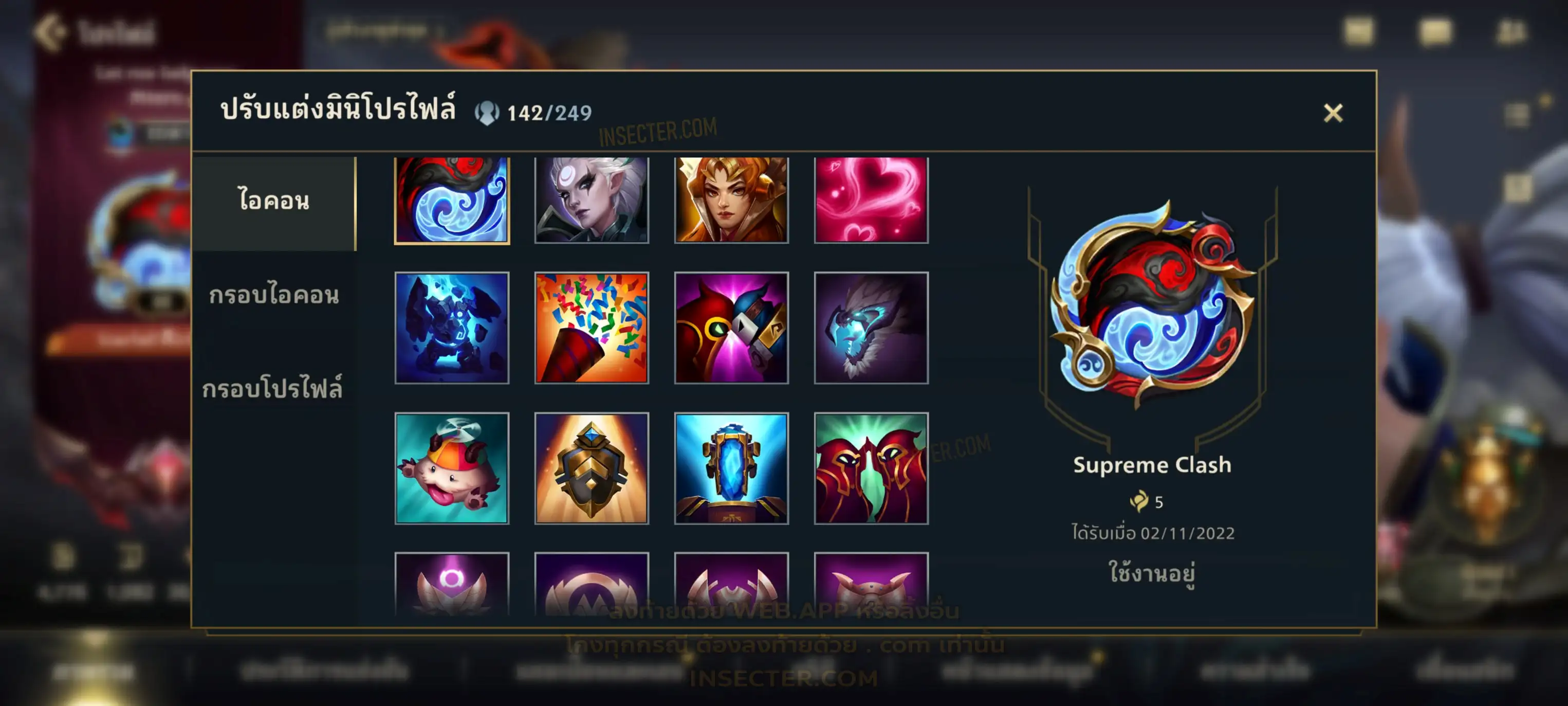Choose the golden armor crest icon

pyautogui.click(x=591, y=468)
